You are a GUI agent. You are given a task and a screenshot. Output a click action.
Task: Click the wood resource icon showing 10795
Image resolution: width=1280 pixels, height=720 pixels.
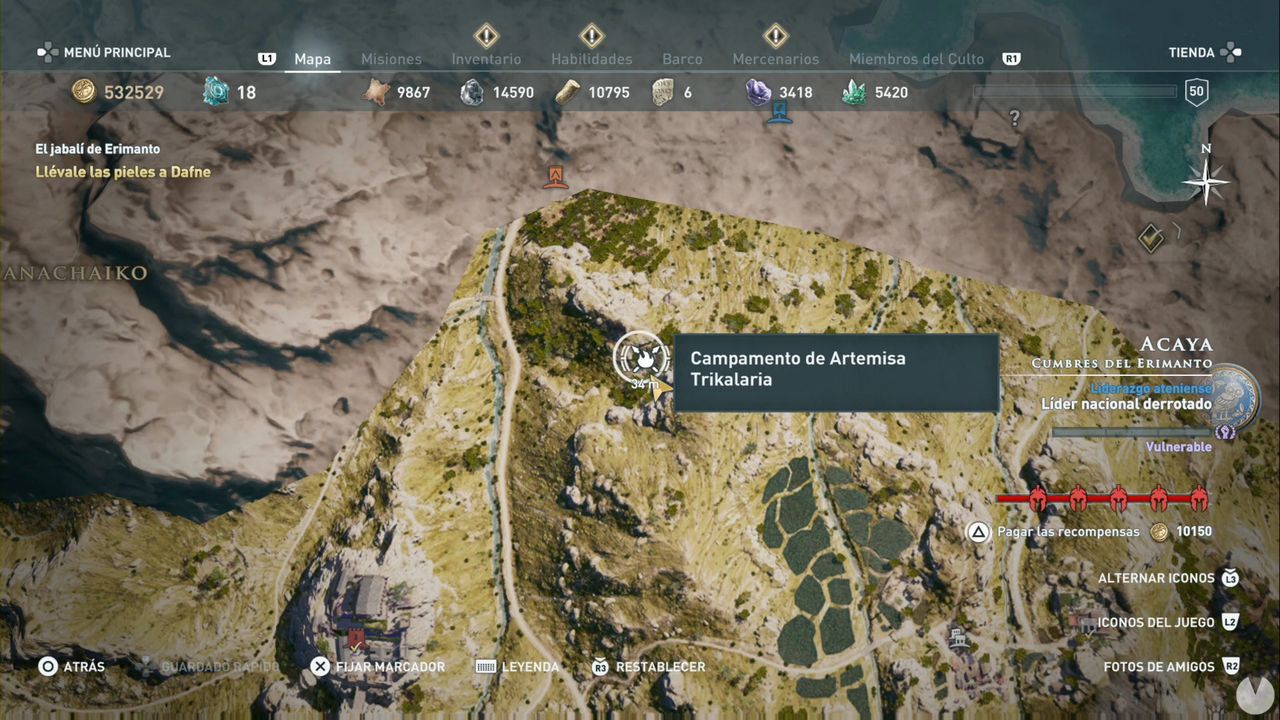coord(568,91)
